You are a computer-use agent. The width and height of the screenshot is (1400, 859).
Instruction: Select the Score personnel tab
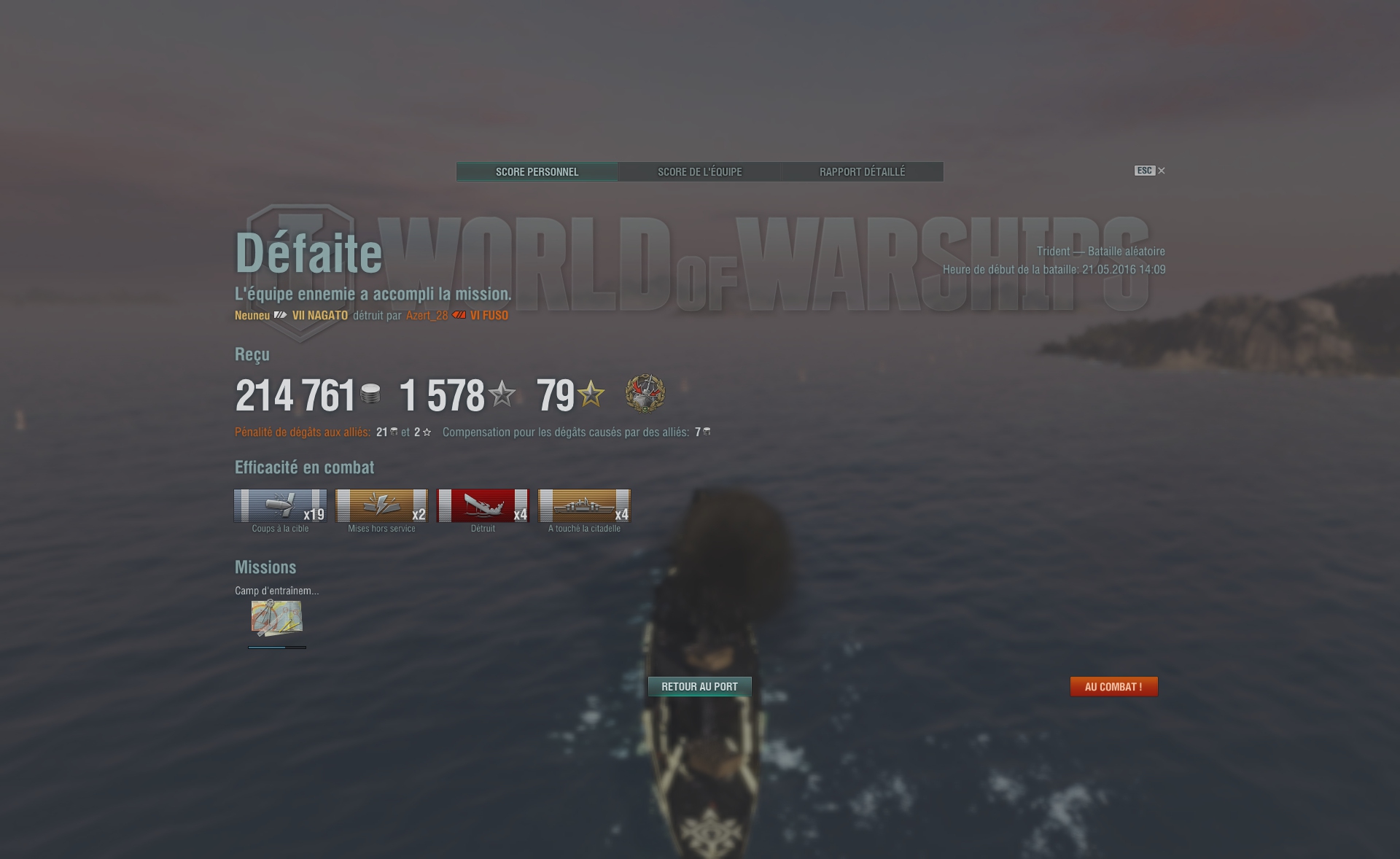[x=537, y=172]
